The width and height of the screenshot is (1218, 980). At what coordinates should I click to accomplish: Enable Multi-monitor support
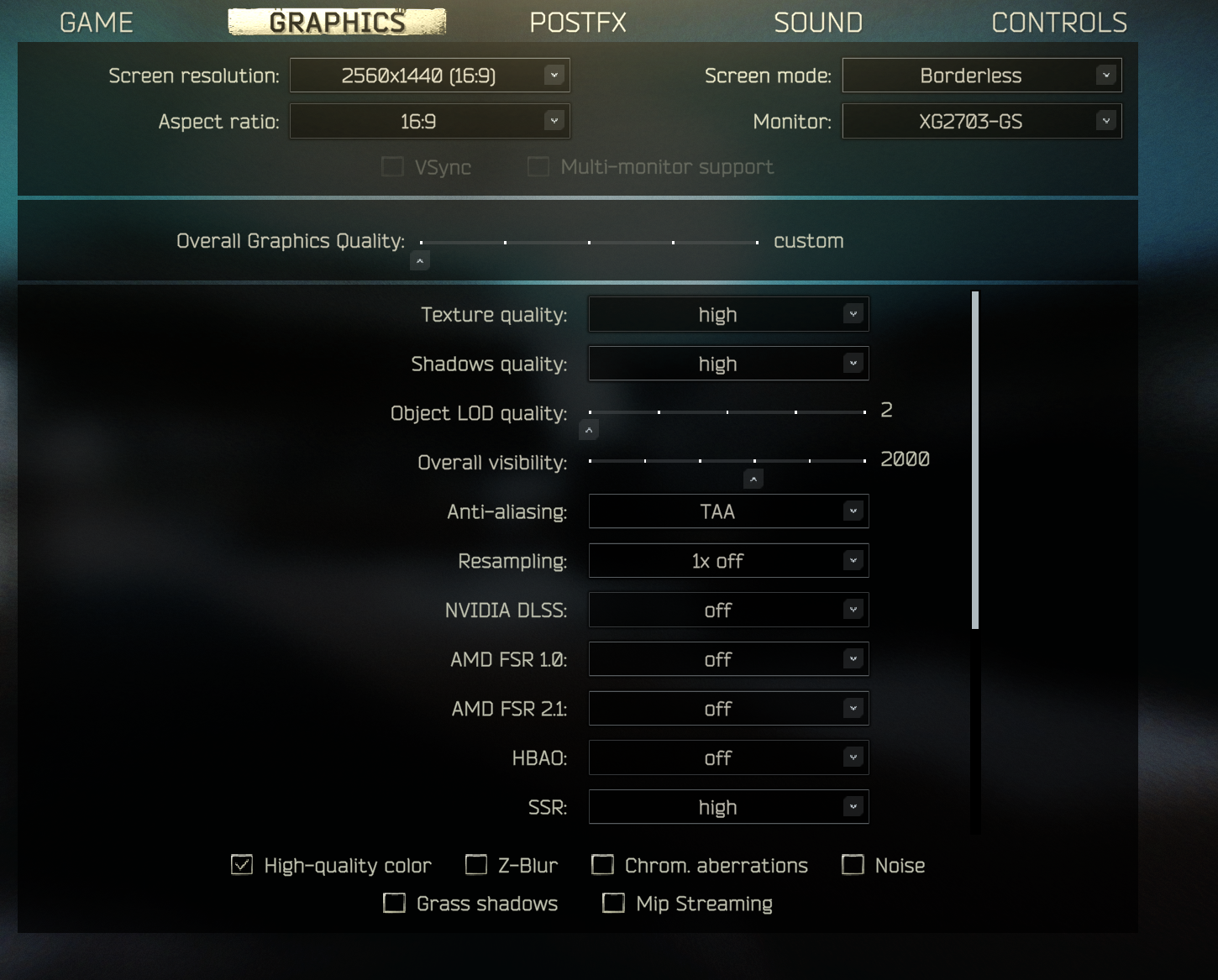pyautogui.click(x=538, y=166)
